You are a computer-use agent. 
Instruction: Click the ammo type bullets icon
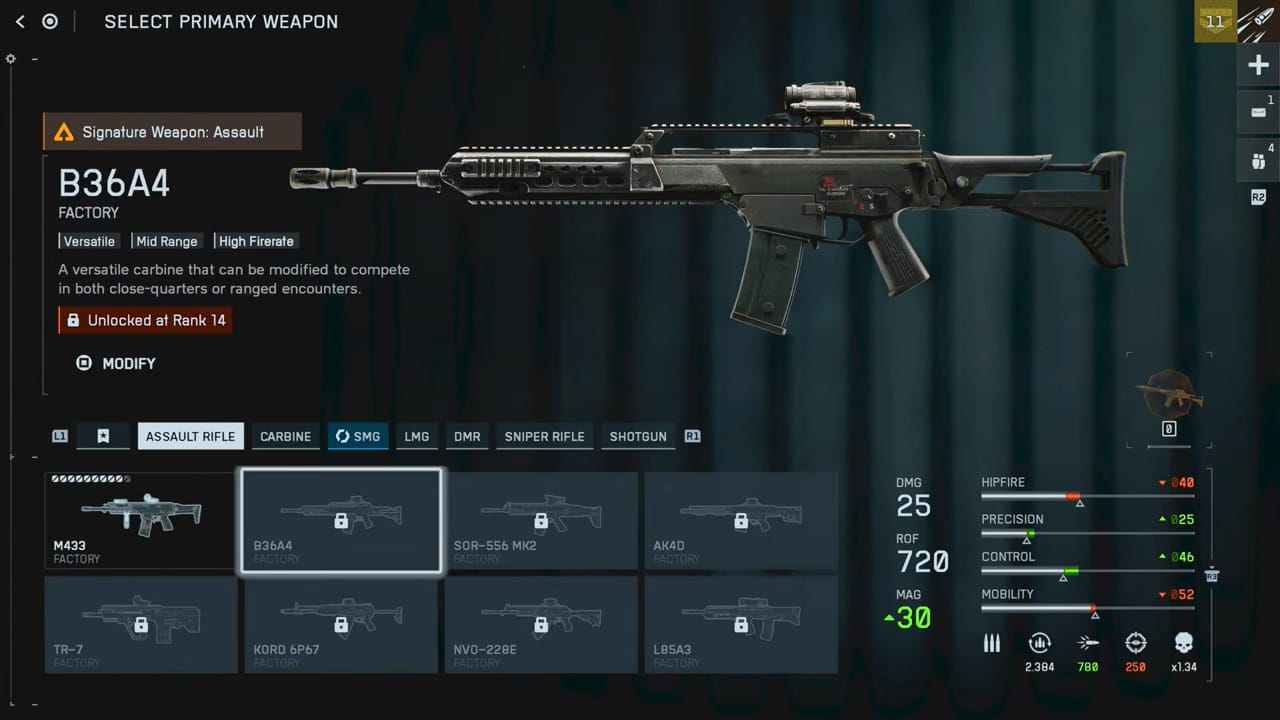(991, 643)
